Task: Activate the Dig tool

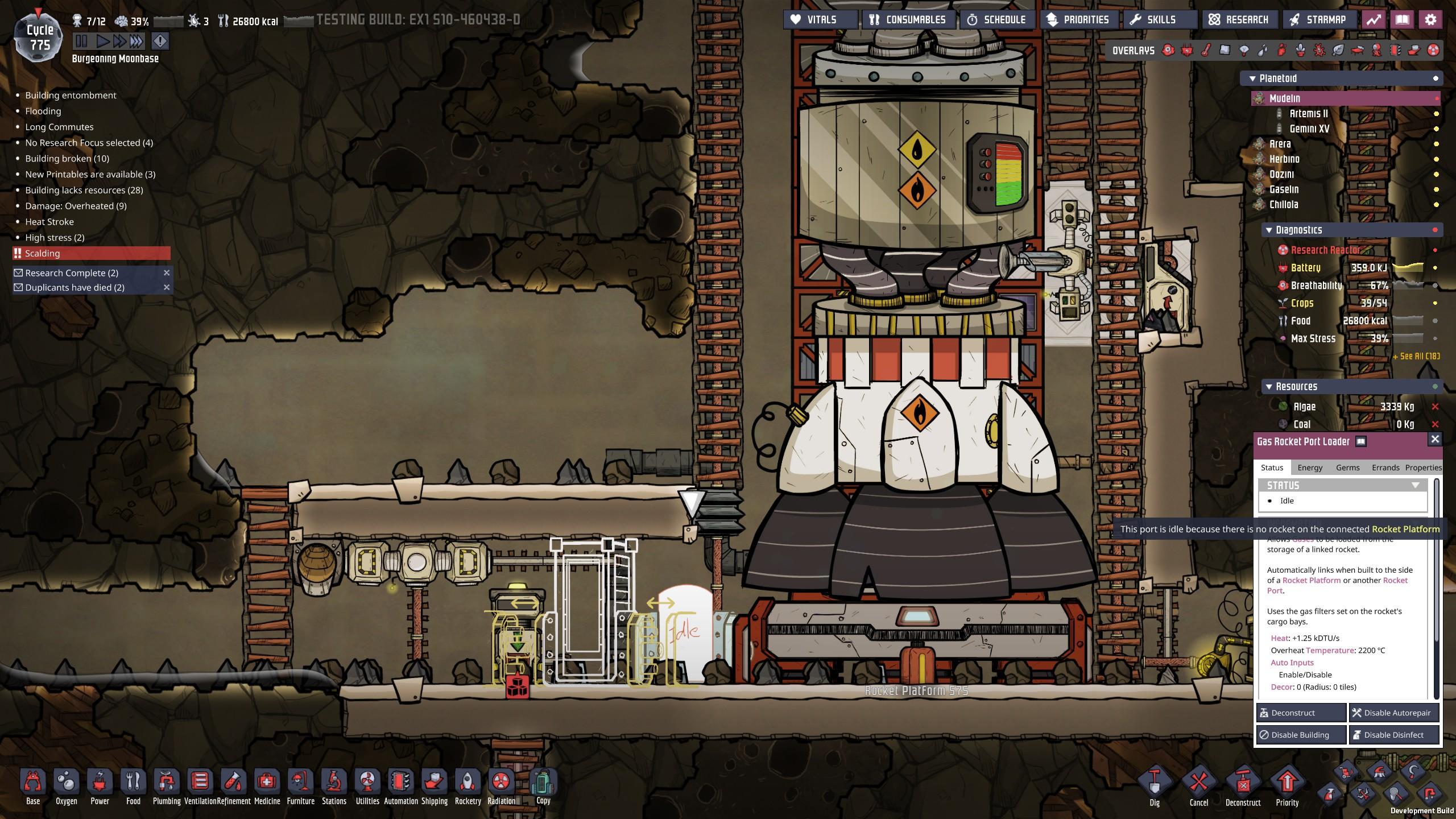Action: tap(1154, 786)
